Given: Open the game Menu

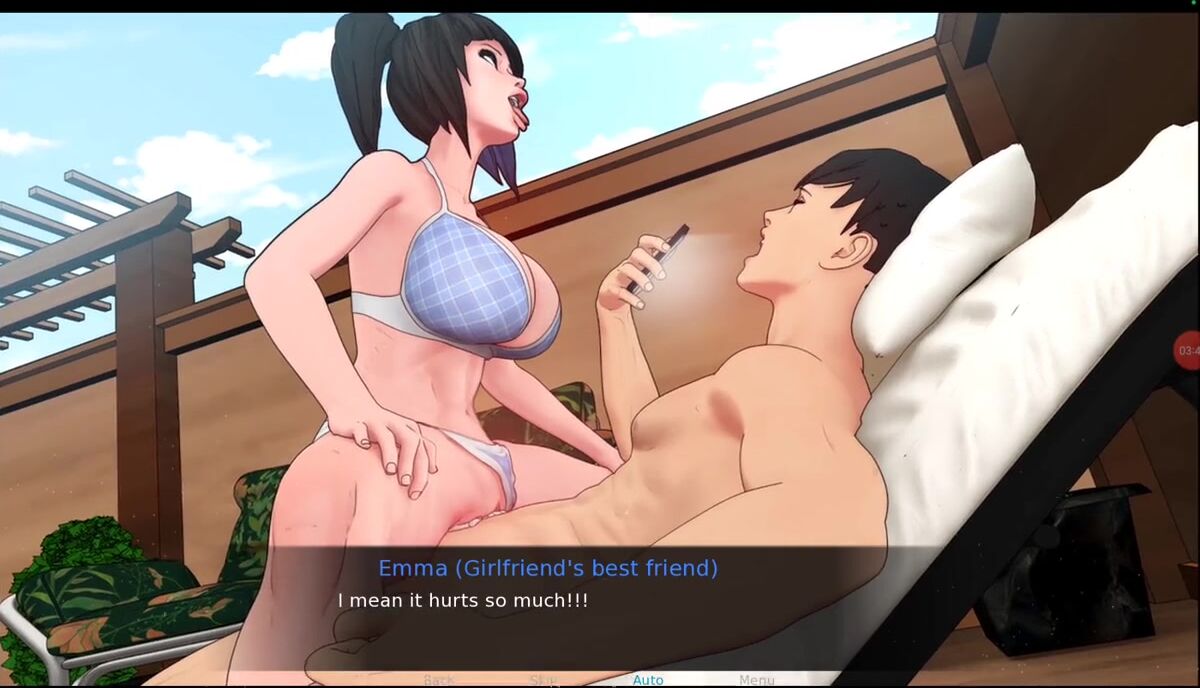Looking at the screenshot, I should tap(756, 680).
